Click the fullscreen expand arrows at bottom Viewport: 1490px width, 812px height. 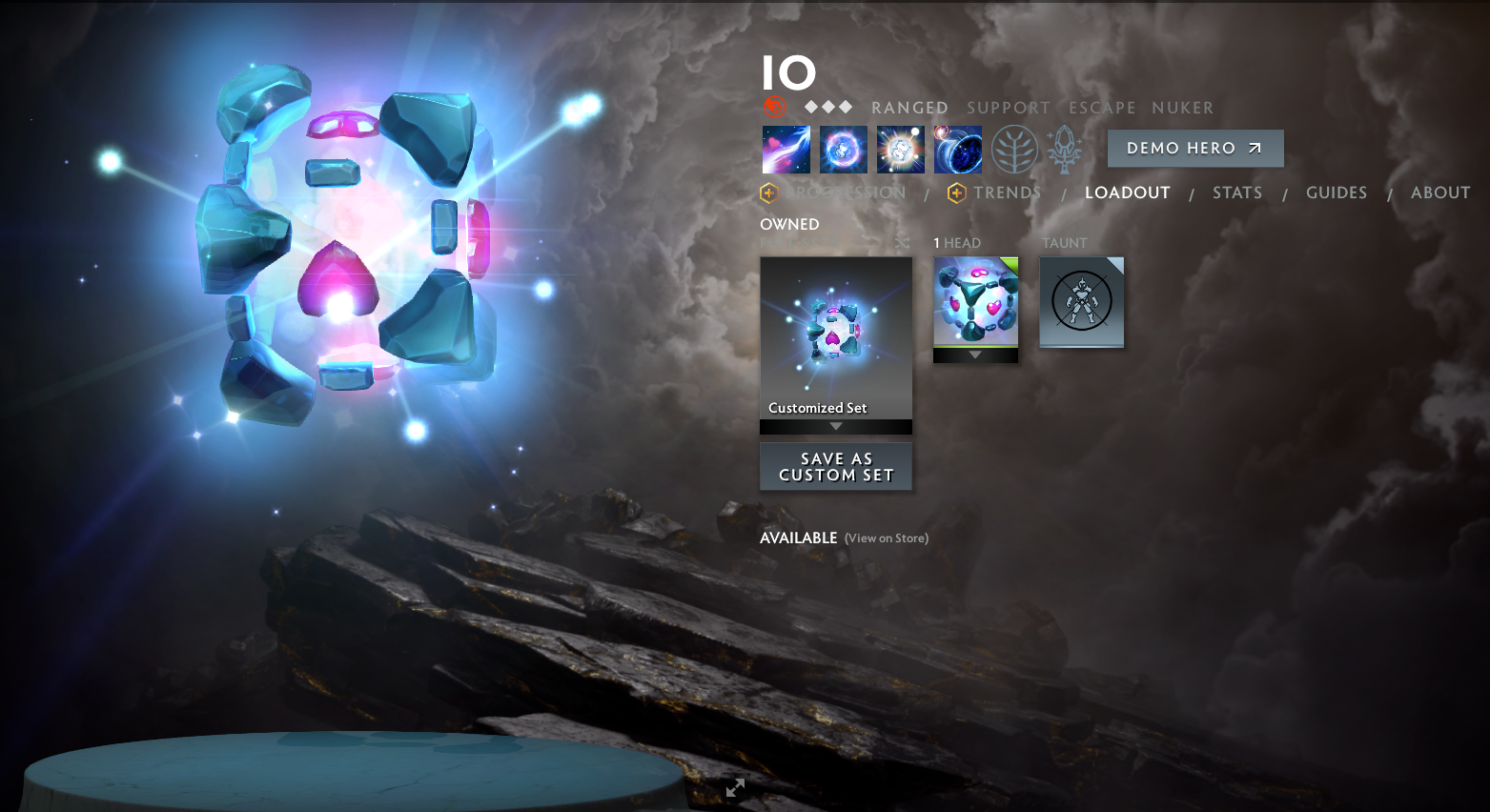coord(734,788)
